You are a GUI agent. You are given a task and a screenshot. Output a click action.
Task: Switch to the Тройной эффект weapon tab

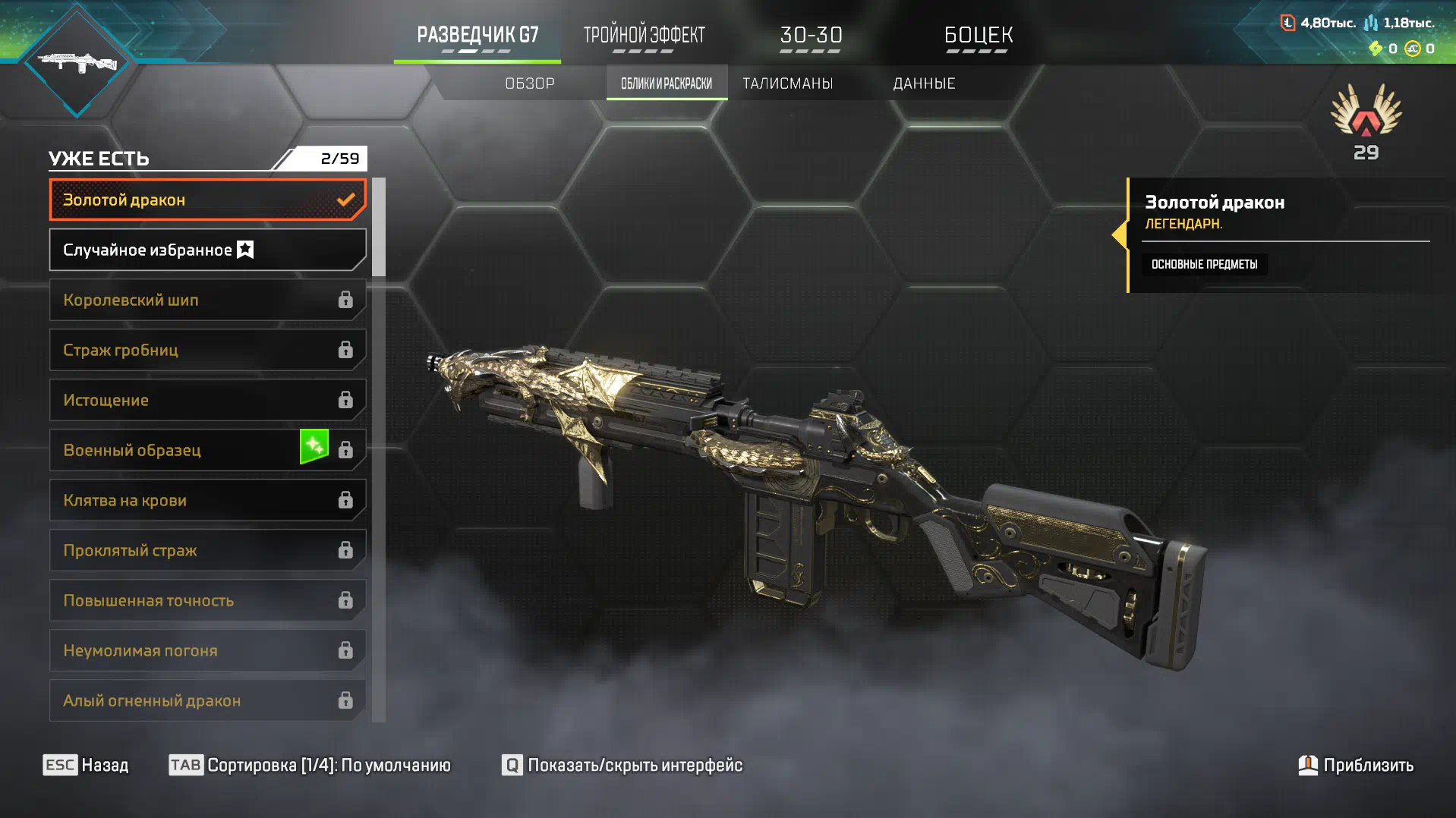coord(644,36)
